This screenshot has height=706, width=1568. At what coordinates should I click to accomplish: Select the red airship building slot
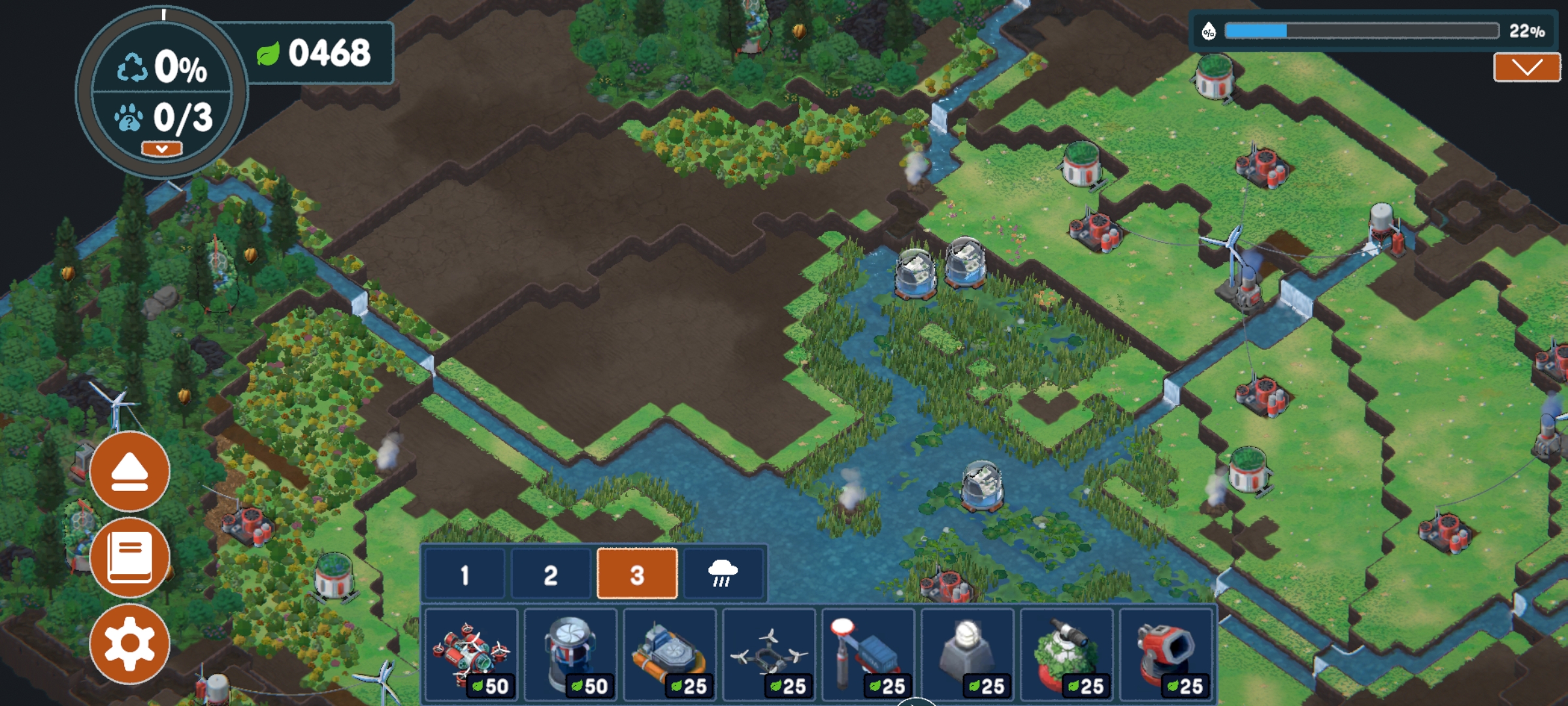[471, 655]
